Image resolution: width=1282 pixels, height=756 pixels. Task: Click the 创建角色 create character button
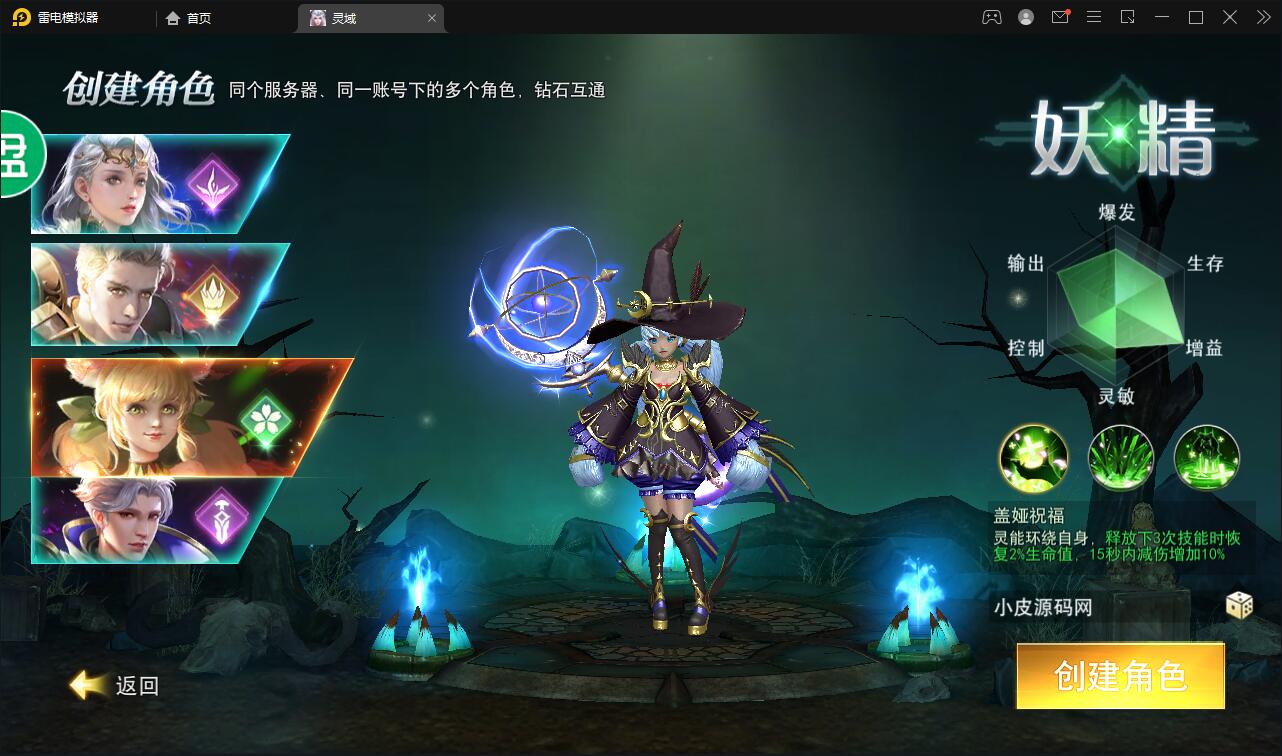(1119, 676)
